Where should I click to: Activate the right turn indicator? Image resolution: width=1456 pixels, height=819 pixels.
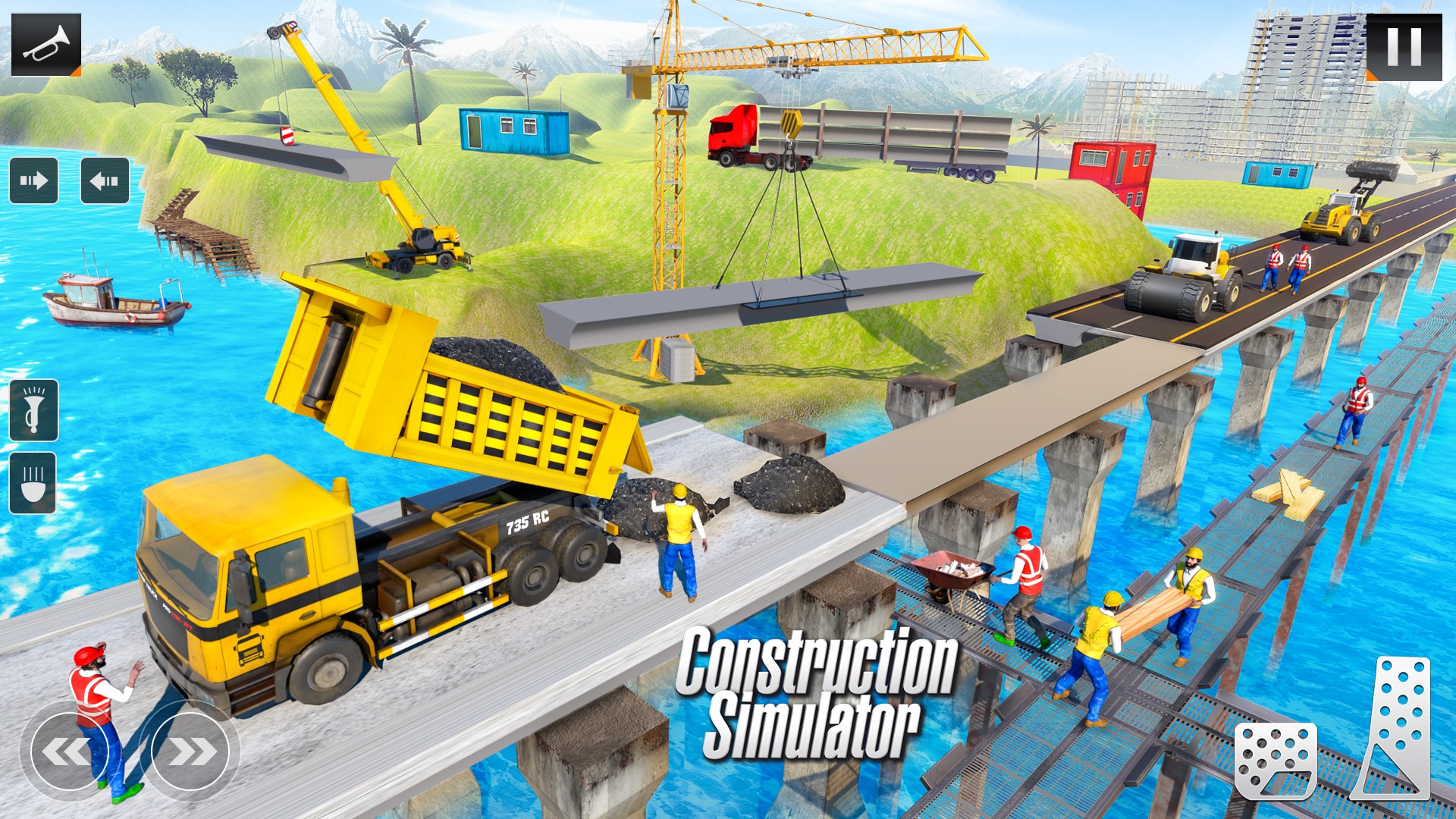pos(32,180)
